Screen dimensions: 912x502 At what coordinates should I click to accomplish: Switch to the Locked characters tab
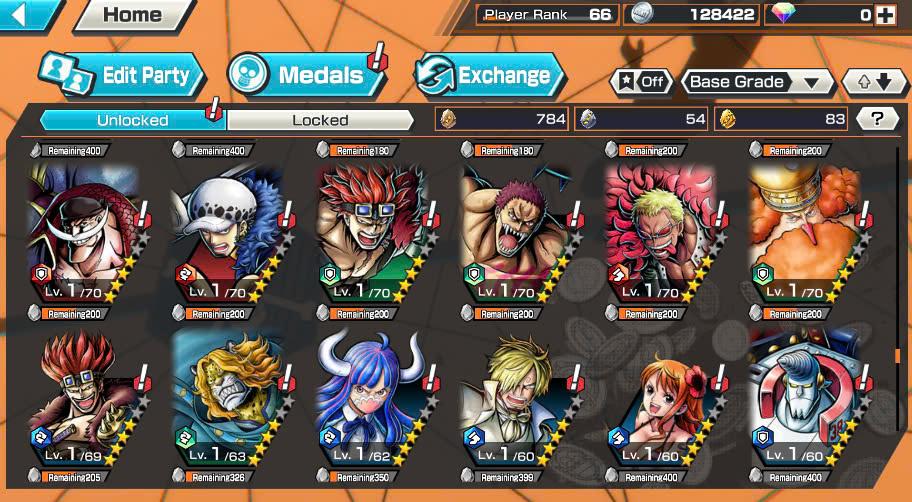click(320, 120)
